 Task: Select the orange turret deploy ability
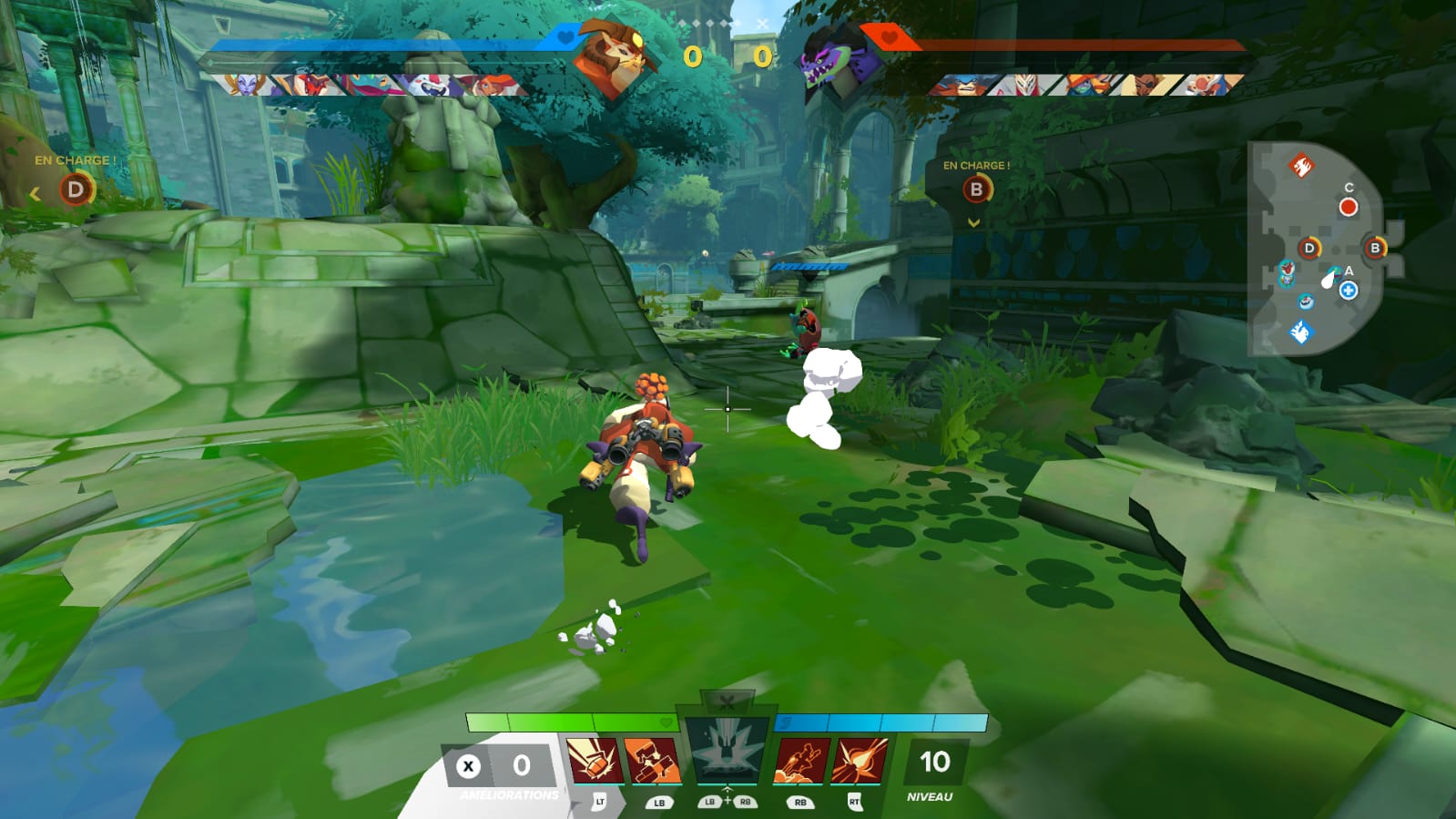[x=653, y=761]
